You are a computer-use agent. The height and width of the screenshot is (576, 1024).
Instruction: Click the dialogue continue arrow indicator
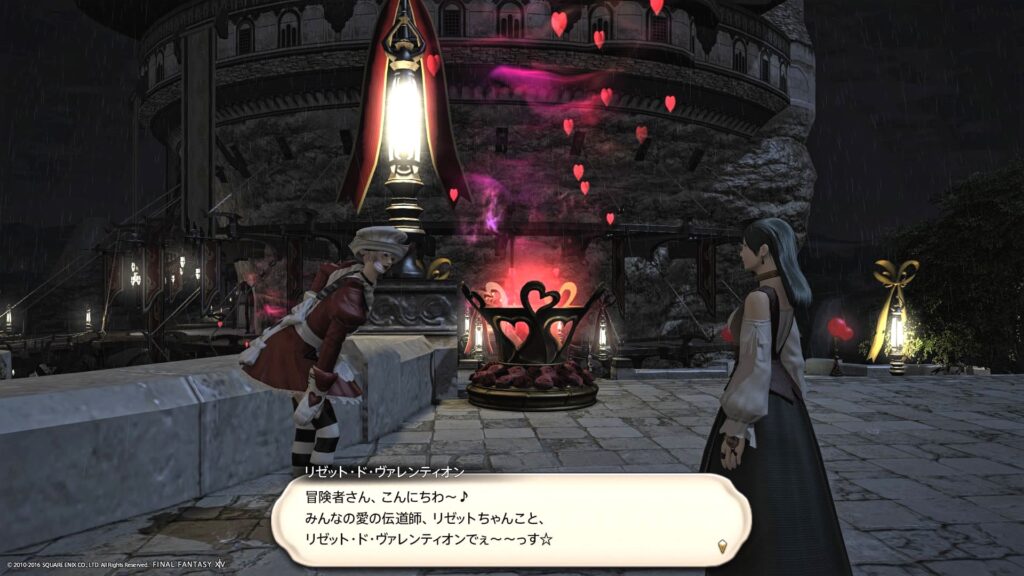[722, 545]
